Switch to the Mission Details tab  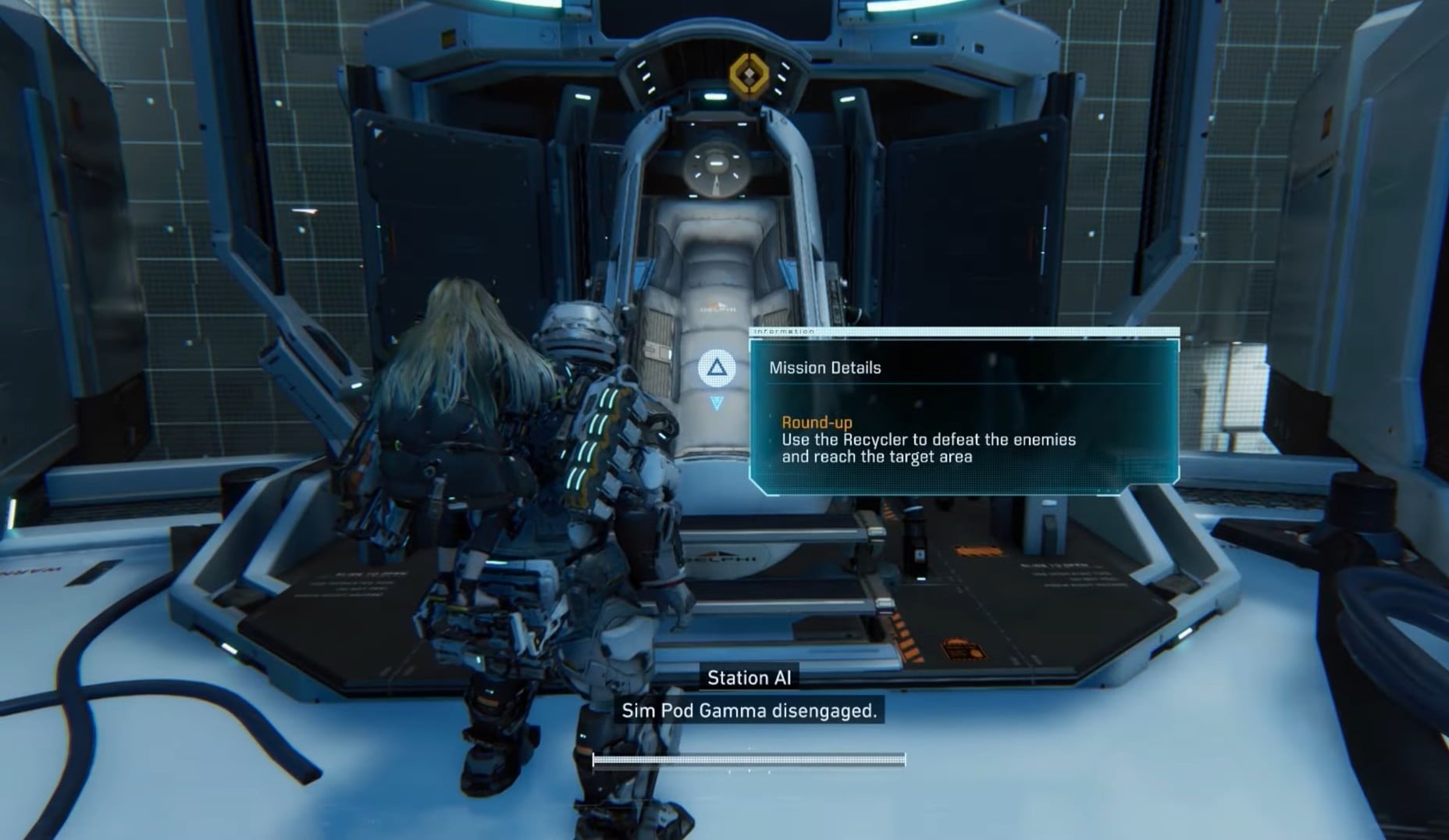click(825, 368)
